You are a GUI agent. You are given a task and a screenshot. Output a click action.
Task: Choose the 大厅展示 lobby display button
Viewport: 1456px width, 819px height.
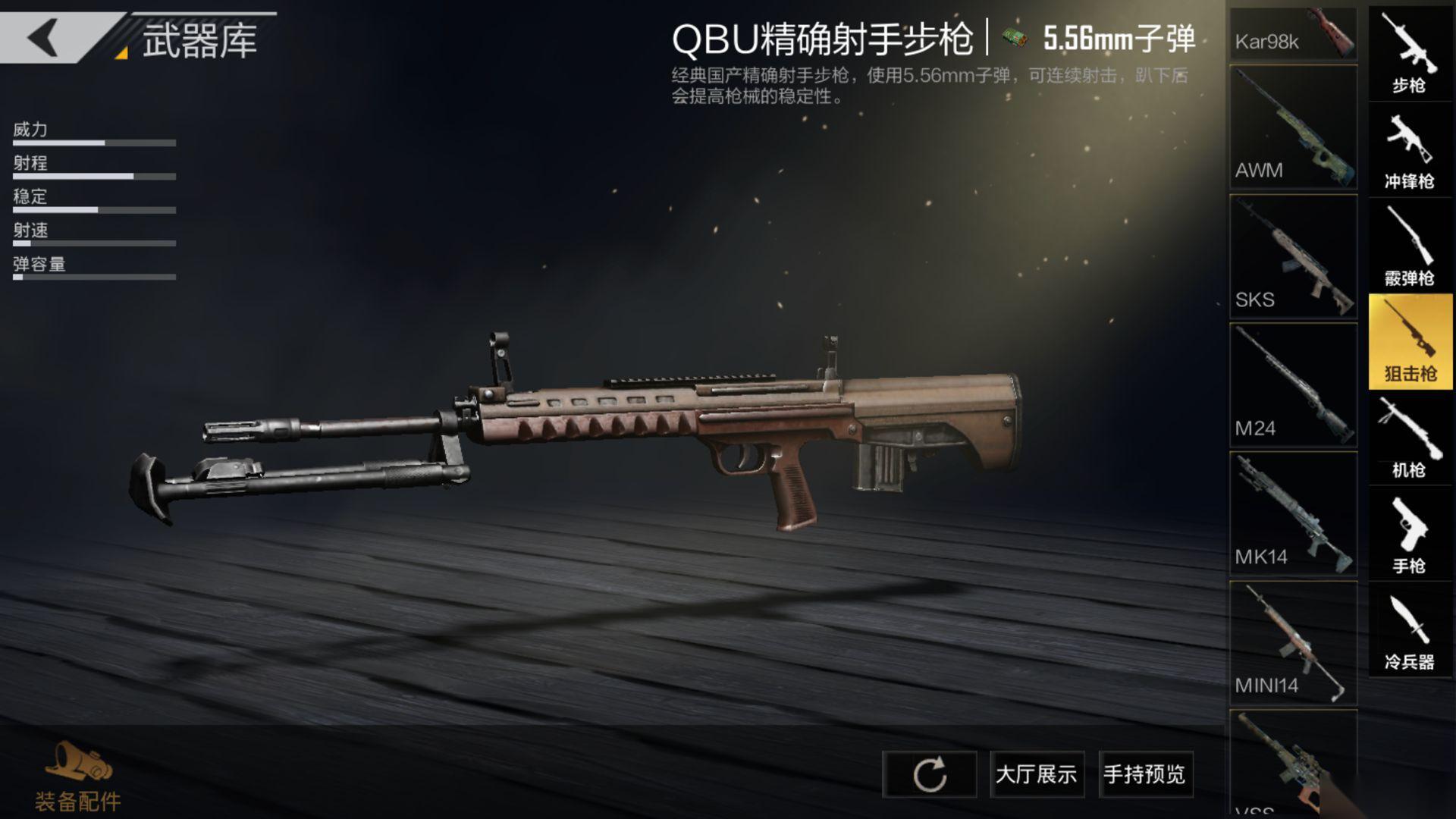1037,774
